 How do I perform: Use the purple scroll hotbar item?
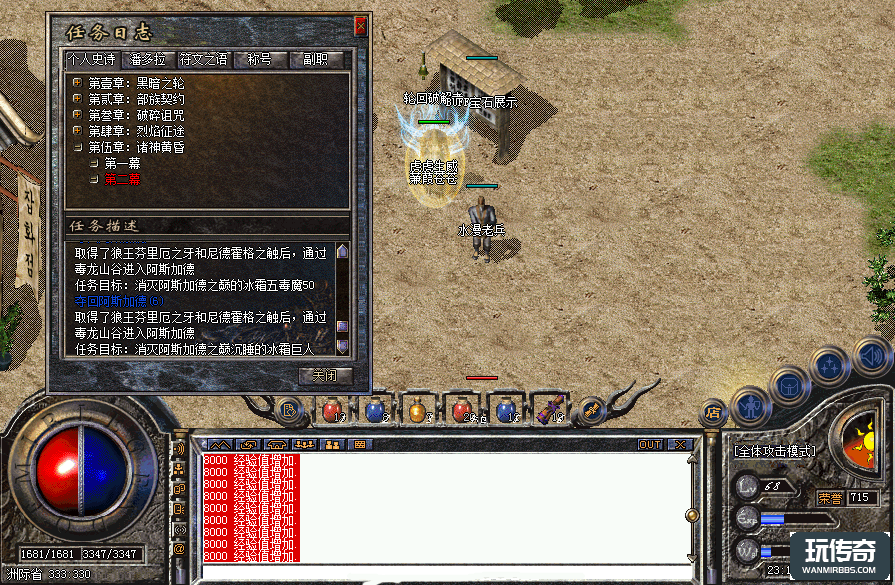coord(549,409)
